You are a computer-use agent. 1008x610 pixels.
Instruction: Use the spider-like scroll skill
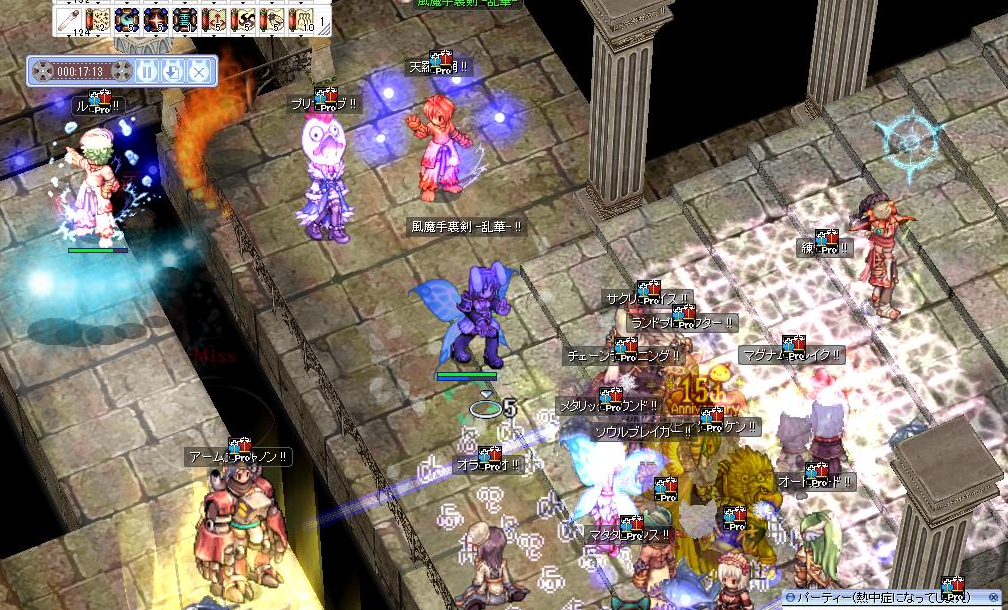[x=272, y=19]
